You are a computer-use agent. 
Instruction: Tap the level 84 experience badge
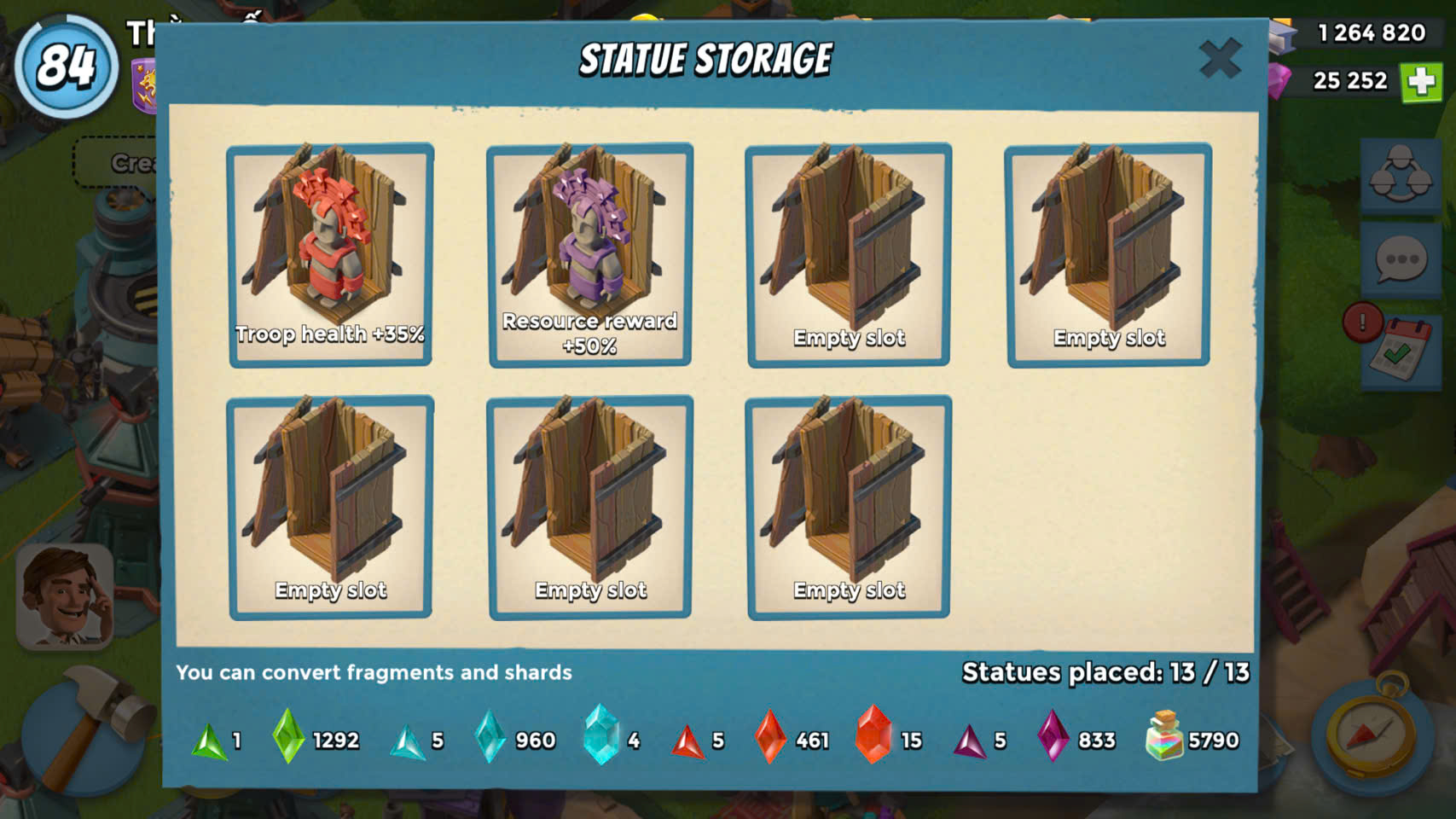pyautogui.click(x=66, y=66)
